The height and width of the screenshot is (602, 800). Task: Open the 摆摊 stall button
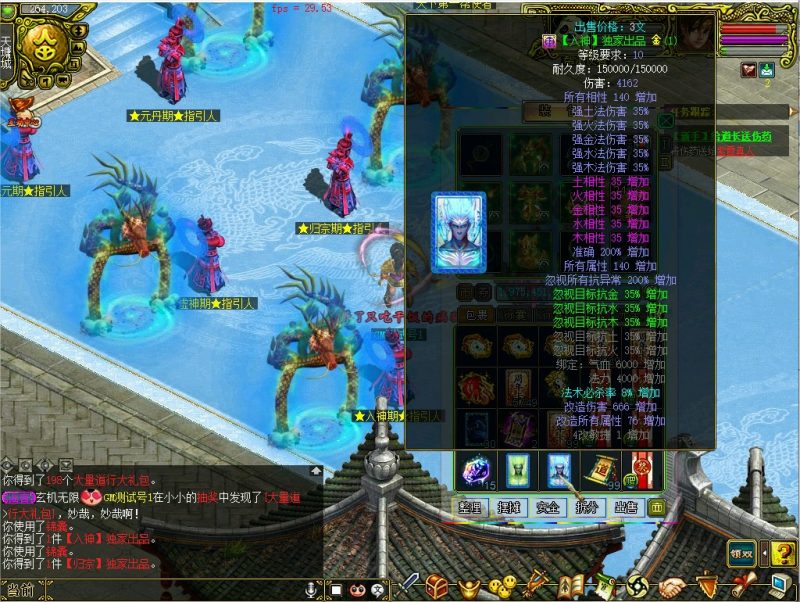coord(508,508)
